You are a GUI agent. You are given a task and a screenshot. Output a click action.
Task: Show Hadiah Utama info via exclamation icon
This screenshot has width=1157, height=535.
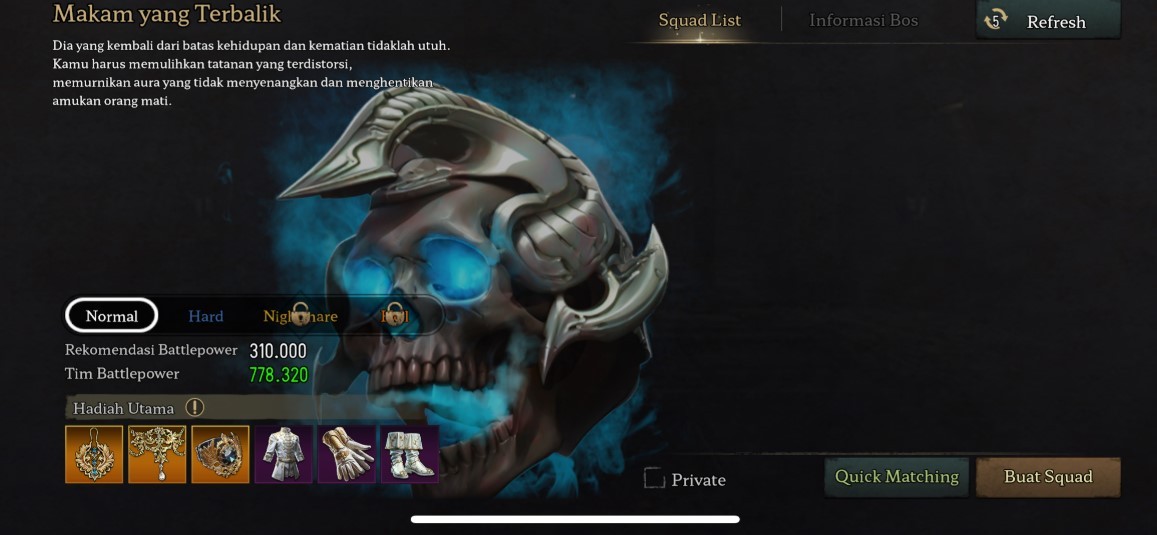click(x=195, y=408)
